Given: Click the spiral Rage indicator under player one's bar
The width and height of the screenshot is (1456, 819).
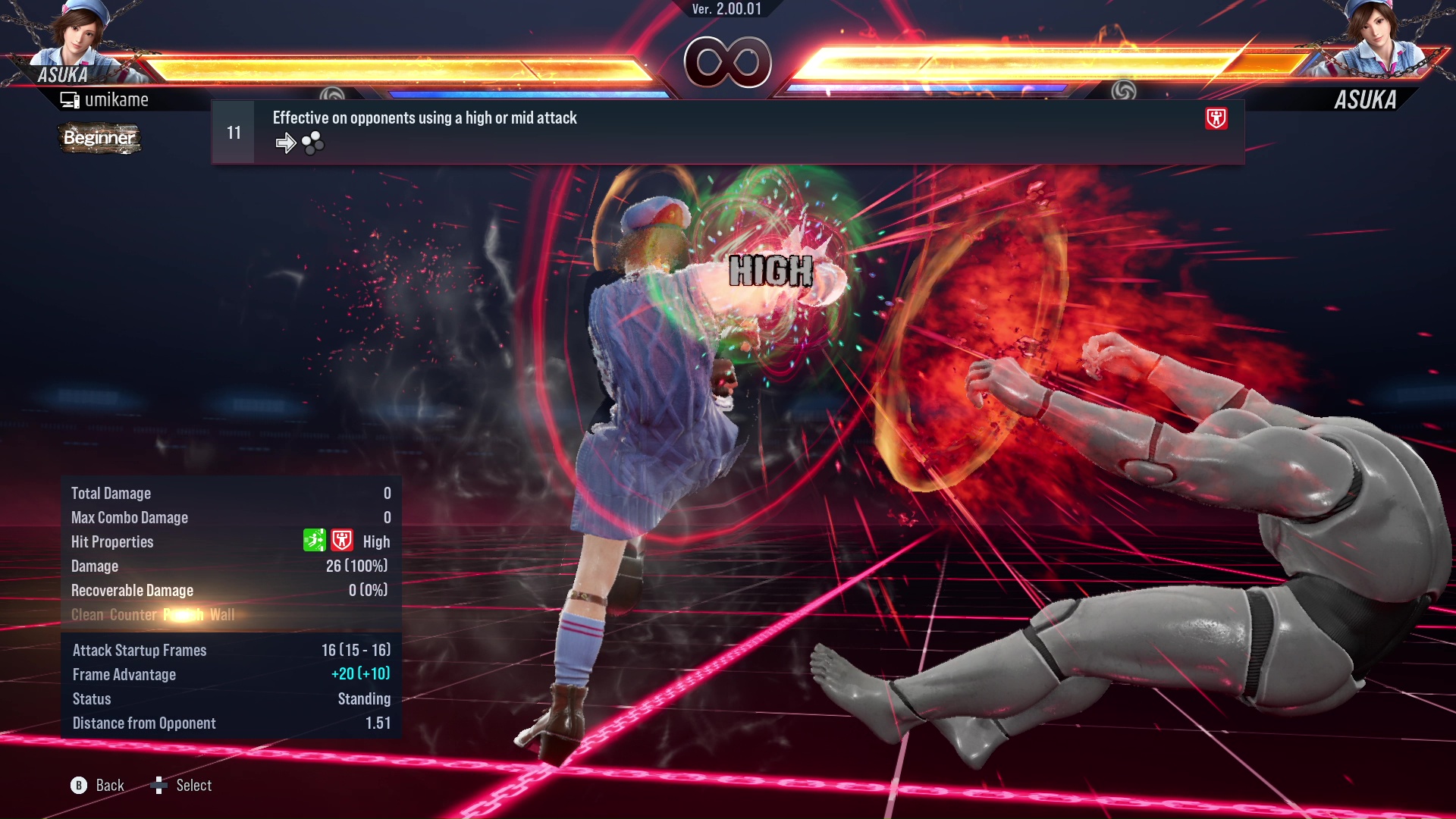Looking at the screenshot, I should tap(331, 91).
